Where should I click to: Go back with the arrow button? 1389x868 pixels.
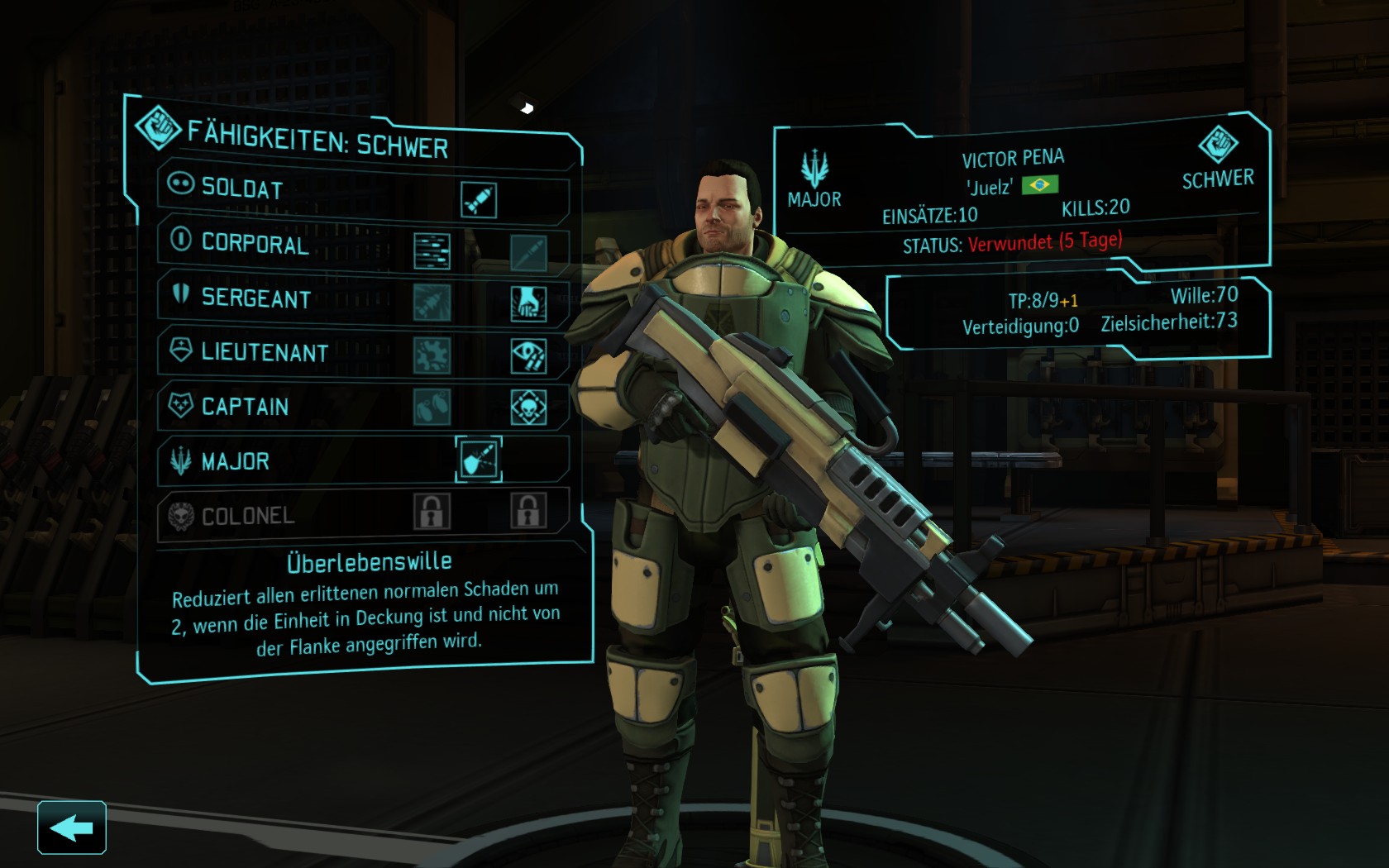point(72,827)
